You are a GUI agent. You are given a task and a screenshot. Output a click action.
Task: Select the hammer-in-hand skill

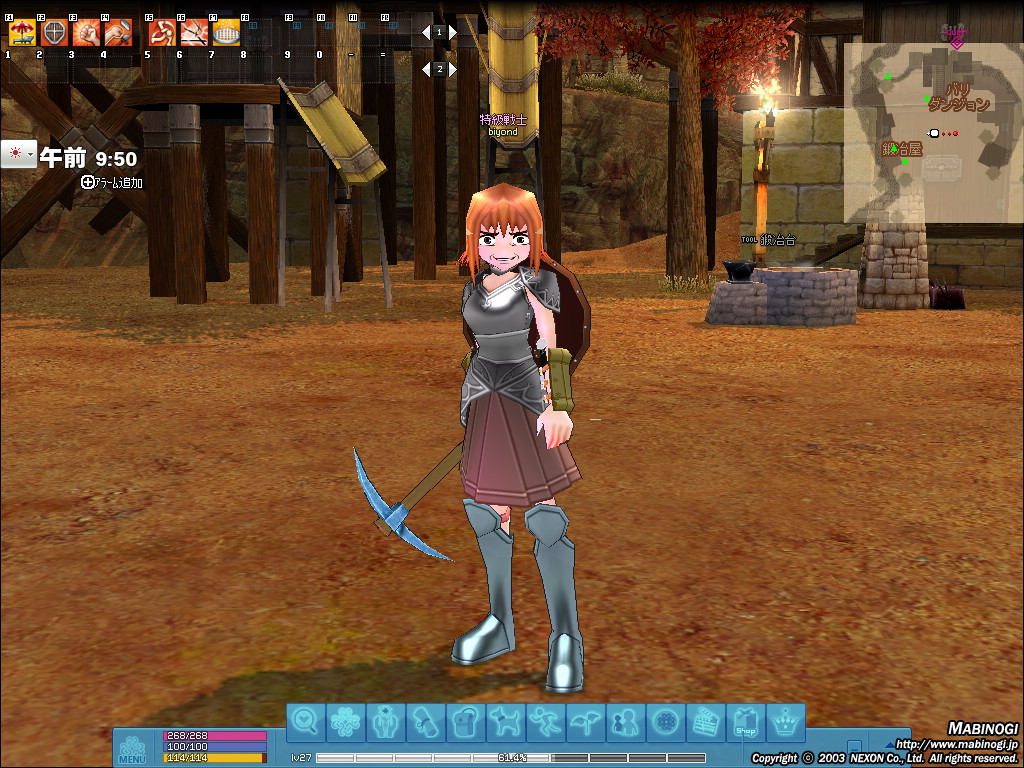tap(118, 34)
